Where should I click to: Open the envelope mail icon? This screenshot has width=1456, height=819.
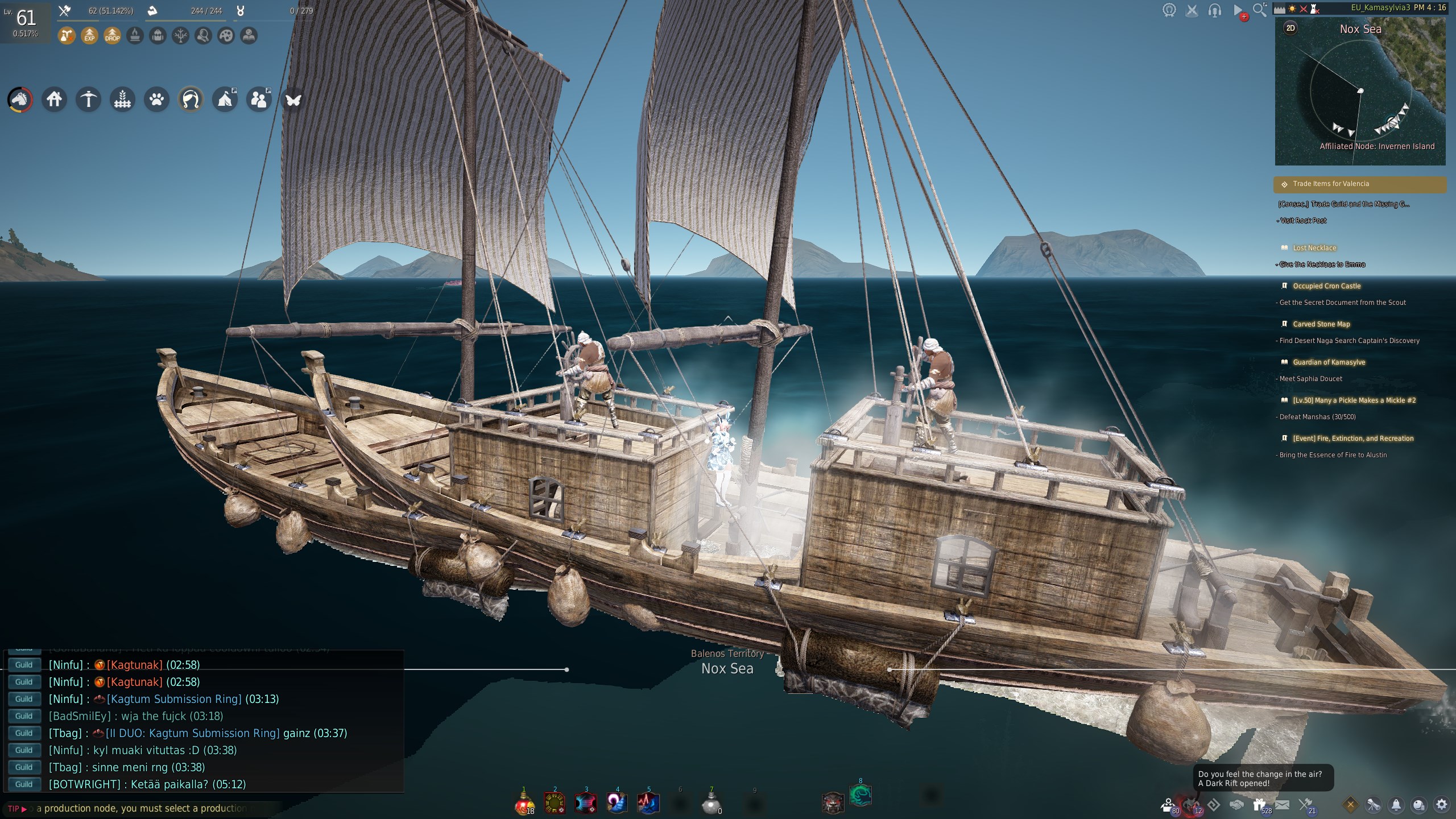tap(1282, 804)
